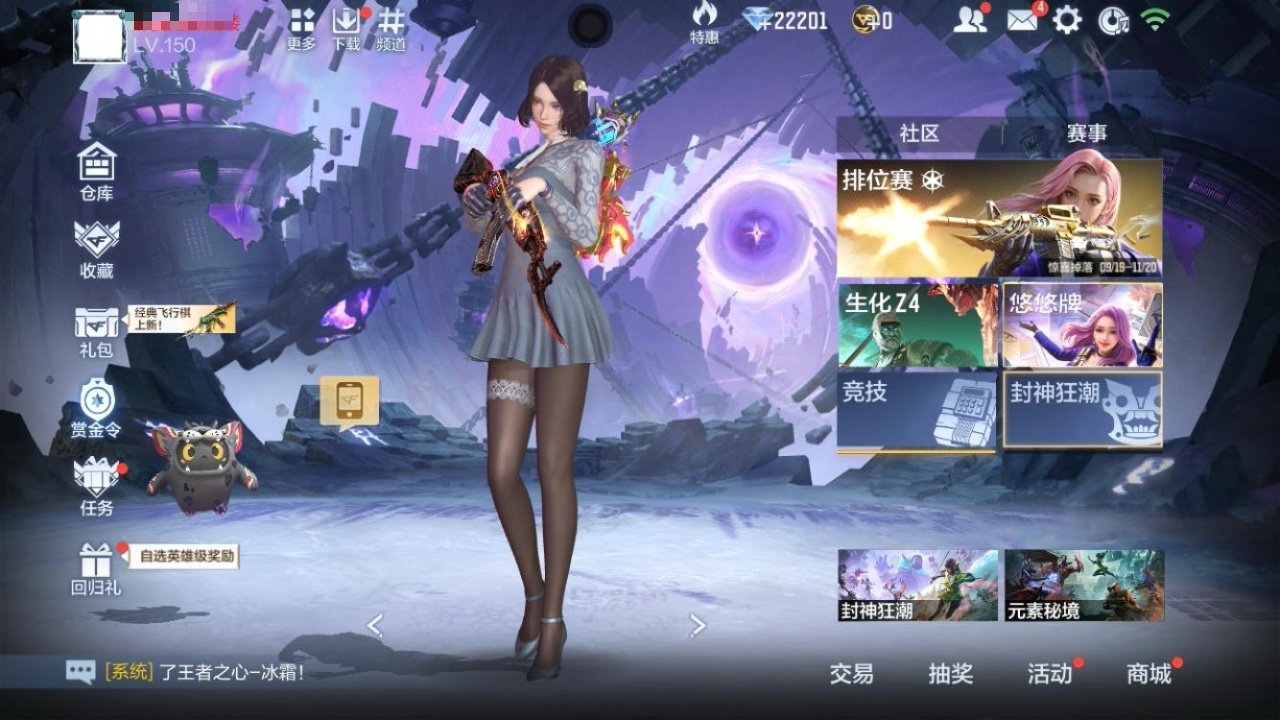The height and width of the screenshot is (720, 1280).
Task: Open the 更多 more options menu
Action: (302, 28)
